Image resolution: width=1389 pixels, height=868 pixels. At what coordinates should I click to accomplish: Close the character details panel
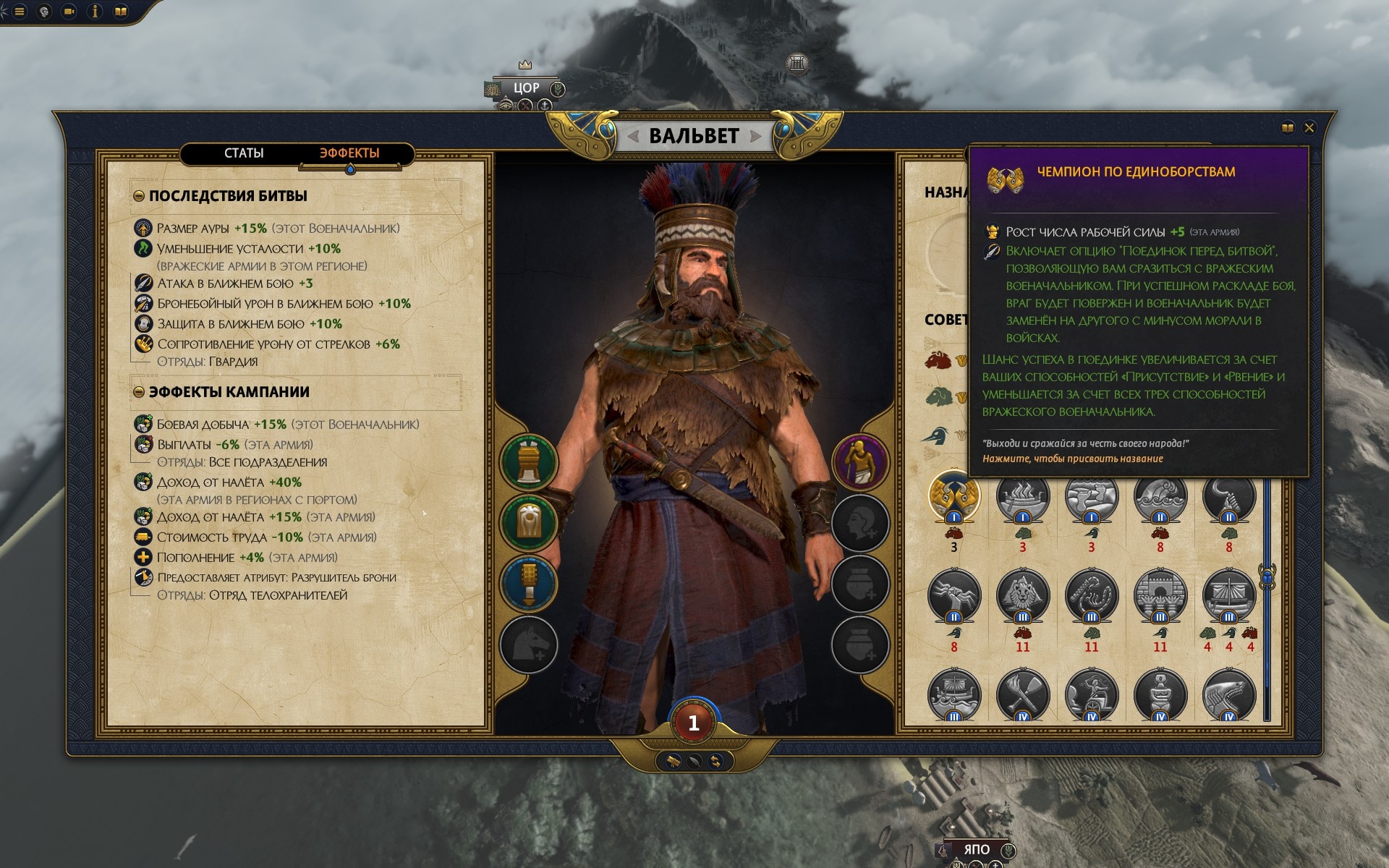pyautogui.click(x=1309, y=128)
